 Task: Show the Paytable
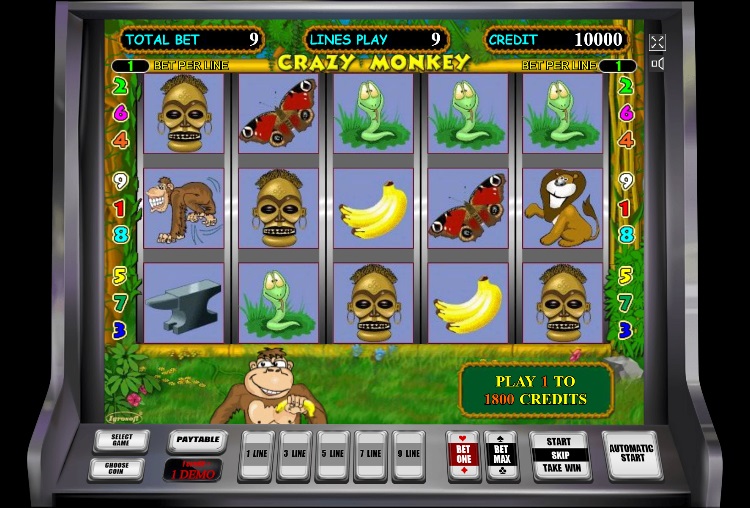pyautogui.click(x=195, y=439)
